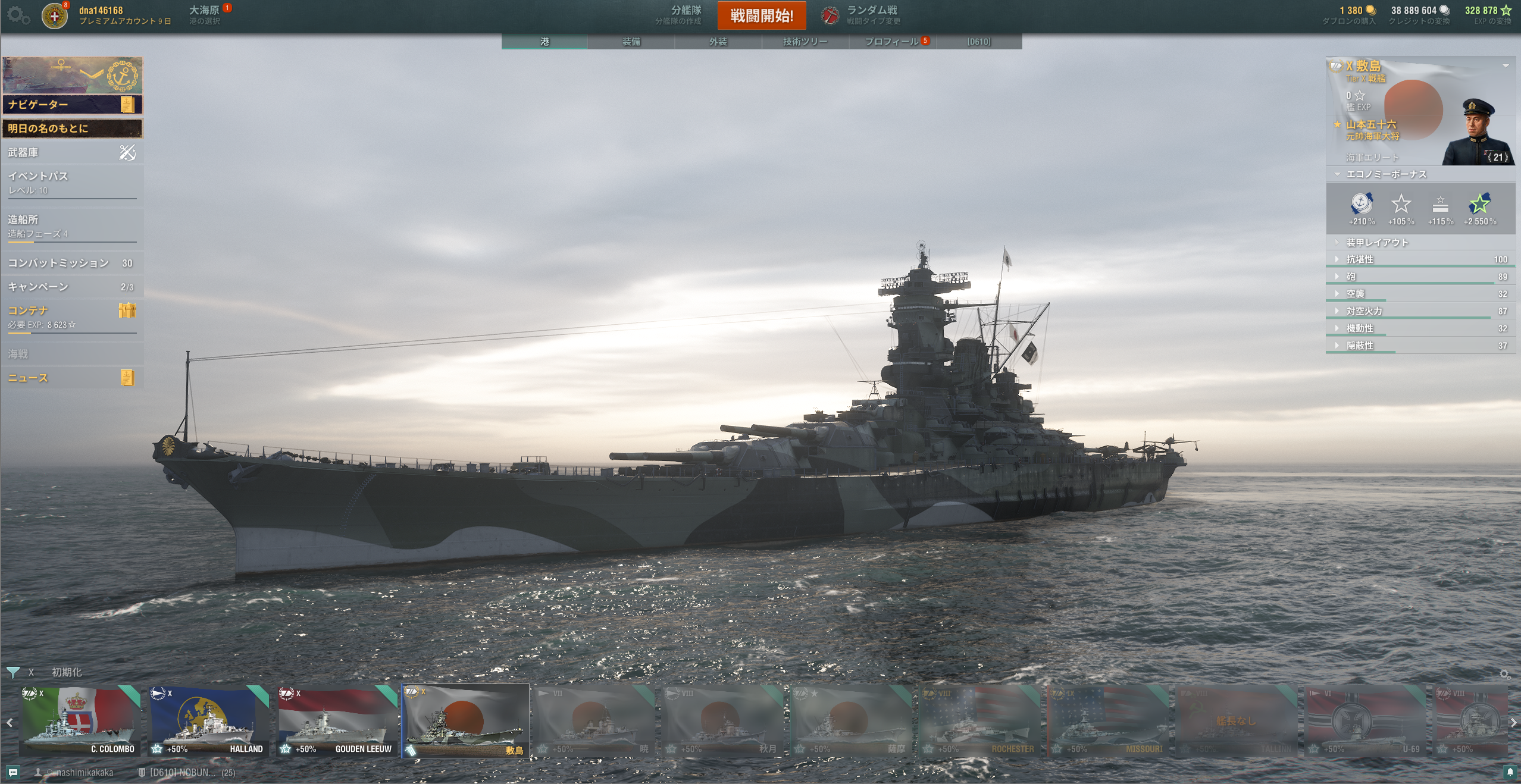This screenshot has height=784, width=1521.
Task: Open the プロフィール tab
Action: (x=891, y=42)
